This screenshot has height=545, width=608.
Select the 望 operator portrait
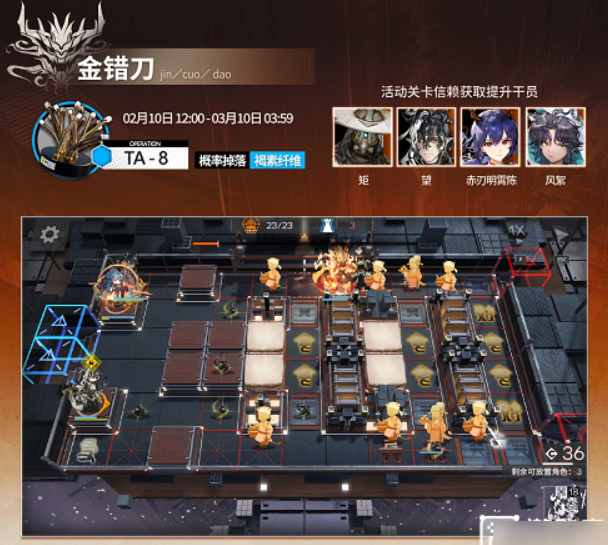(426, 137)
